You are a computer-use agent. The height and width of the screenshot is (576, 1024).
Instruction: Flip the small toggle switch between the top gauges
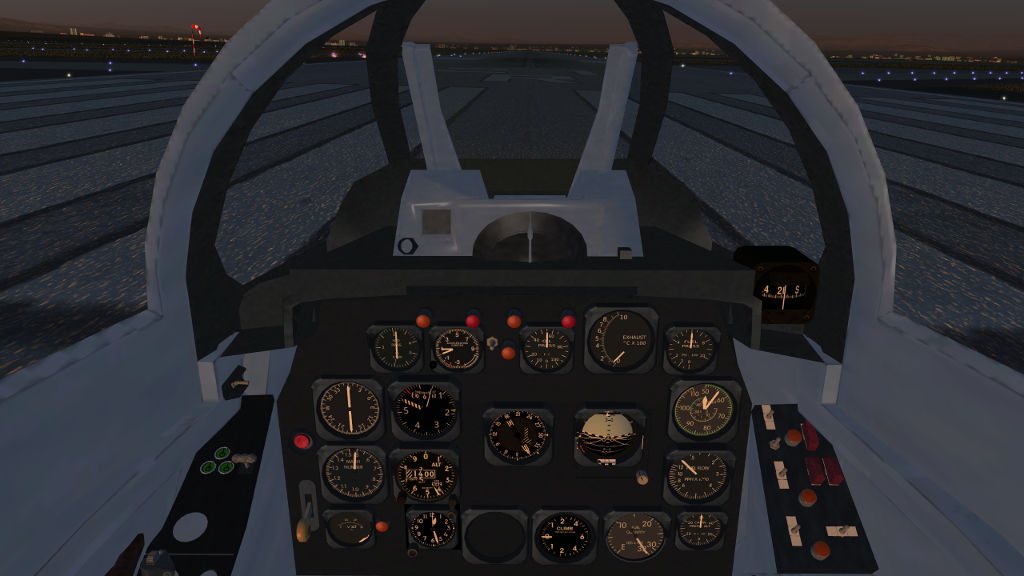(x=493, y=343)
